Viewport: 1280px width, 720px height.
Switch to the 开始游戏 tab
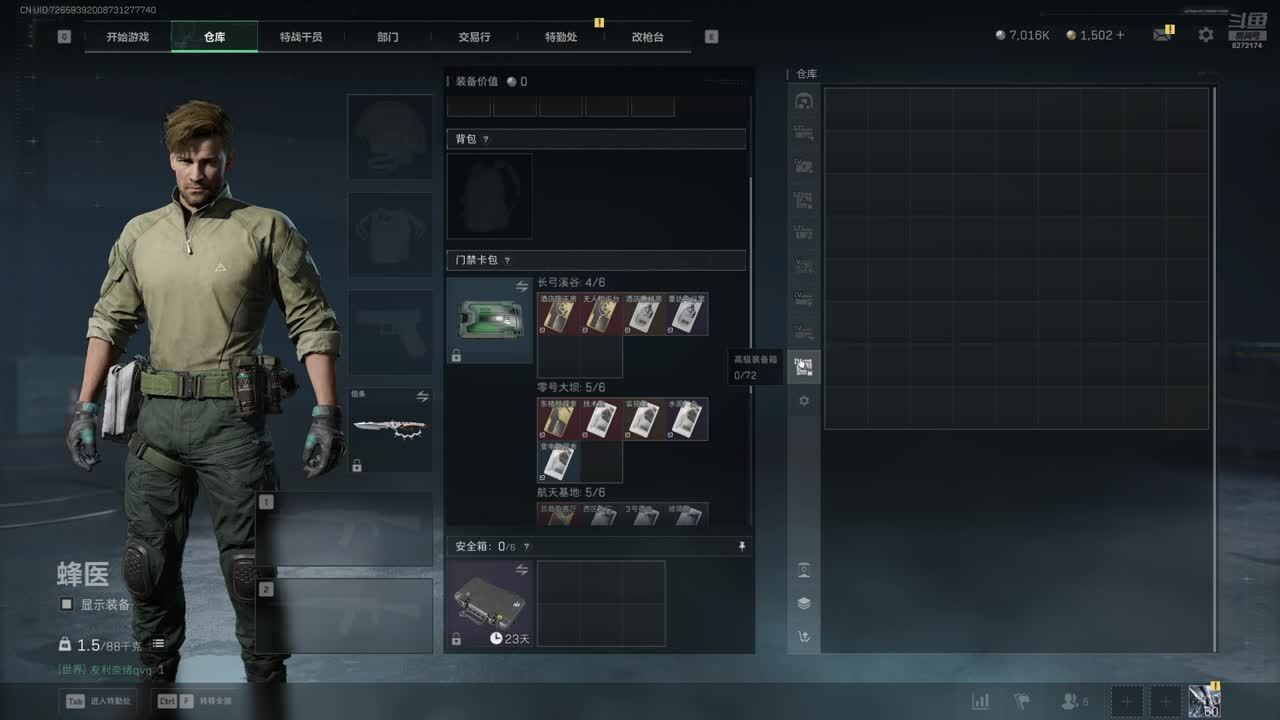coord(128,37)
